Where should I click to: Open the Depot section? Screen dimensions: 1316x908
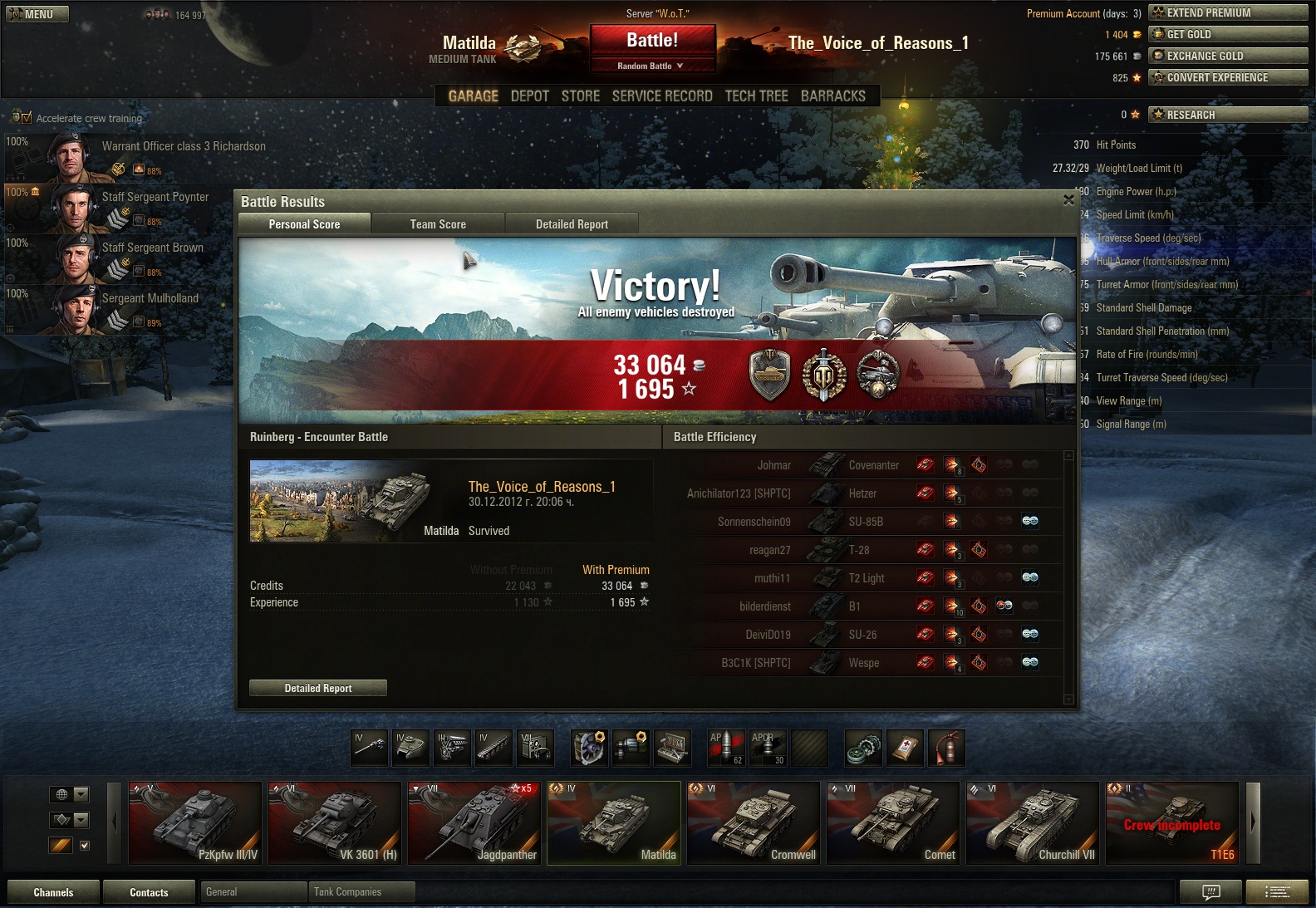coord(529,96)
